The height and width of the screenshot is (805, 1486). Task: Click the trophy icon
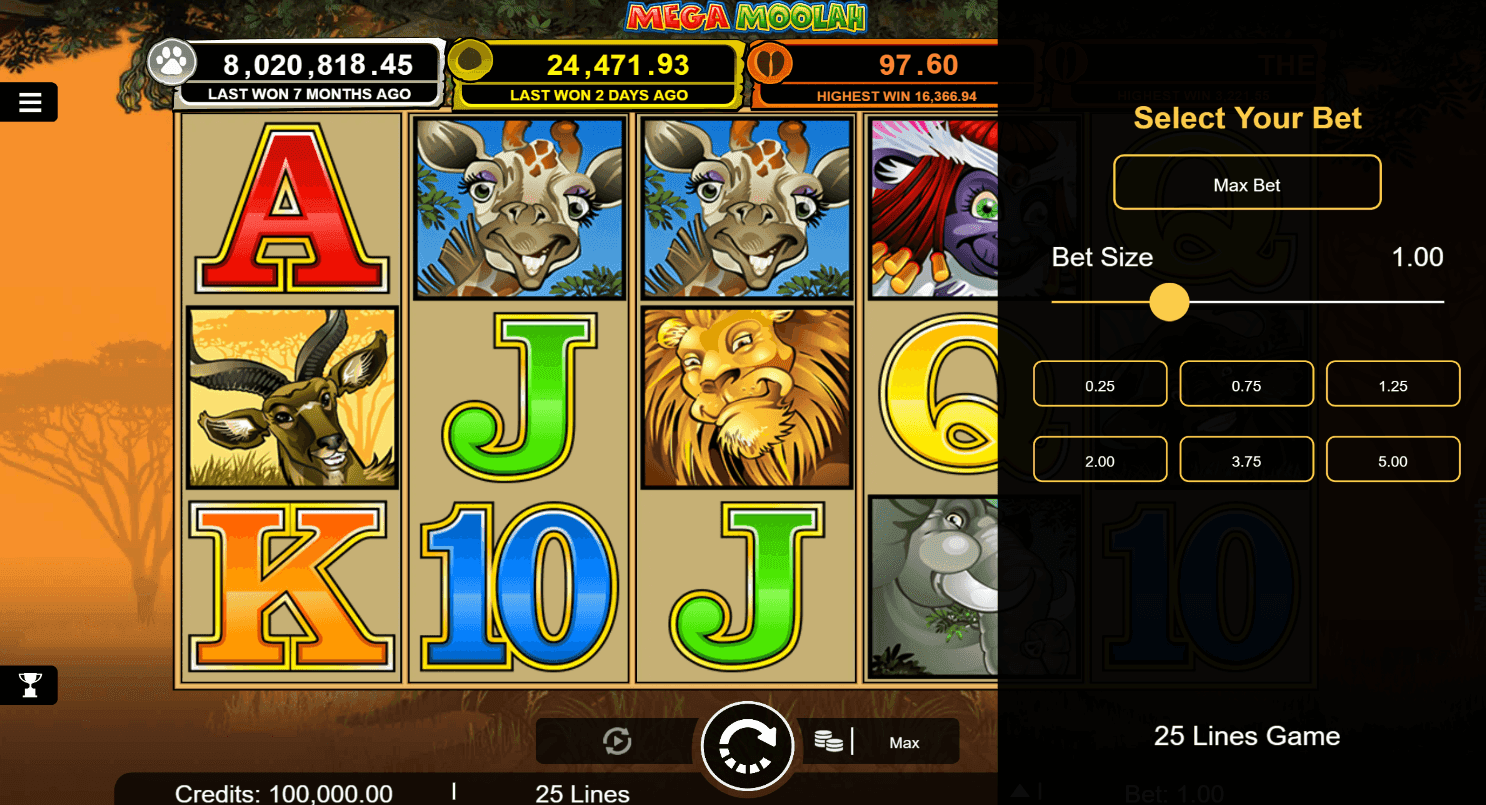pyautogui.click(x=29, y=685)
